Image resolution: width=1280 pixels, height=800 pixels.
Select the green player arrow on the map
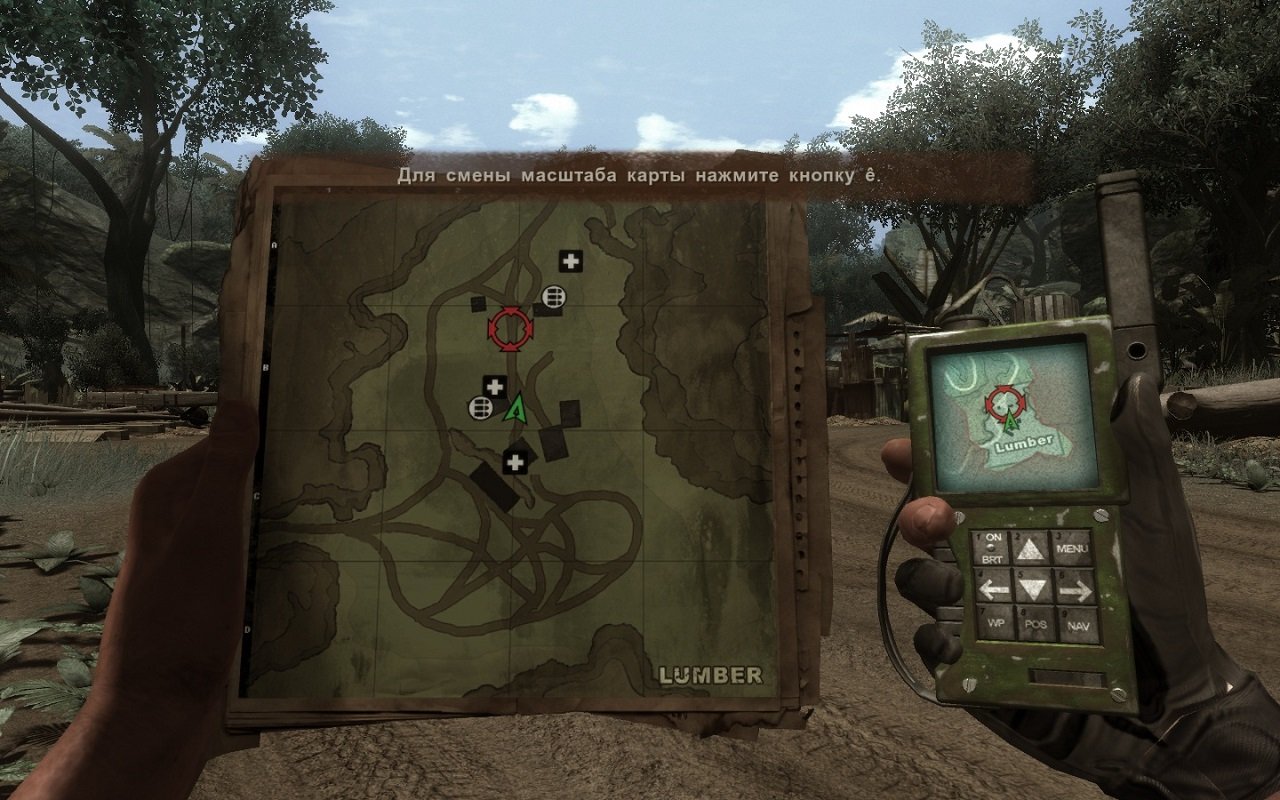tap(516, 410)
